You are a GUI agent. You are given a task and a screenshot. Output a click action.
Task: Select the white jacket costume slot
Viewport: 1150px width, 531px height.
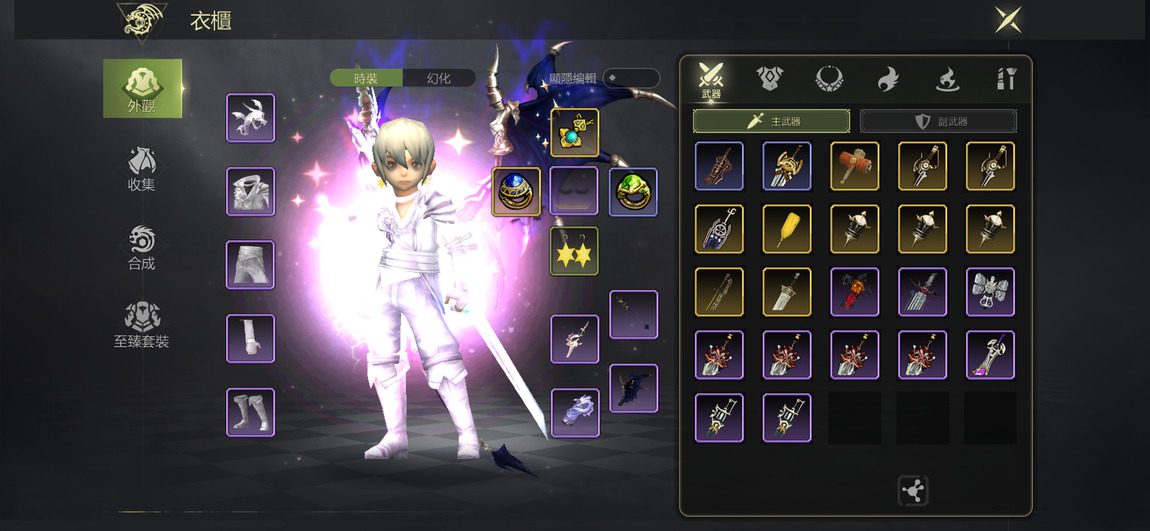point(250,191)
